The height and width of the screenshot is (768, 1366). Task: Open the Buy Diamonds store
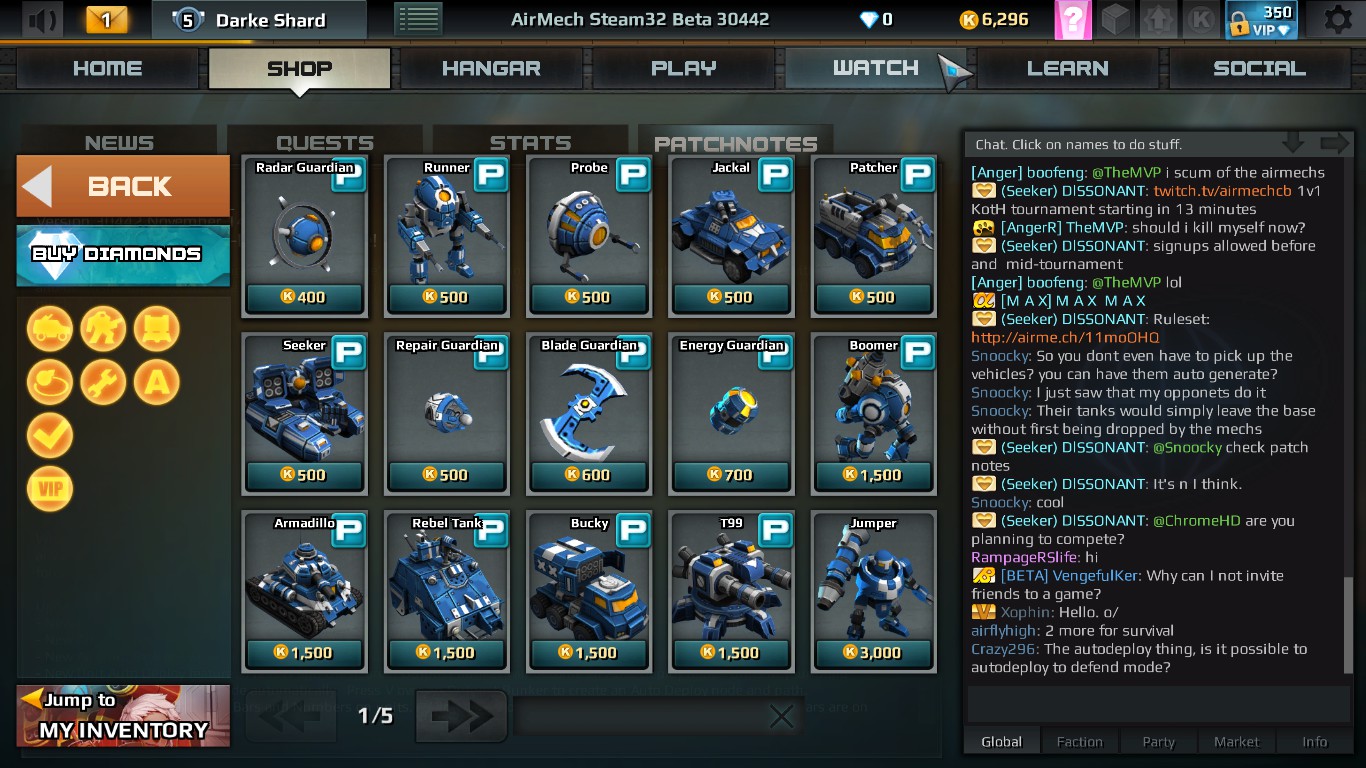click(123, 254)
